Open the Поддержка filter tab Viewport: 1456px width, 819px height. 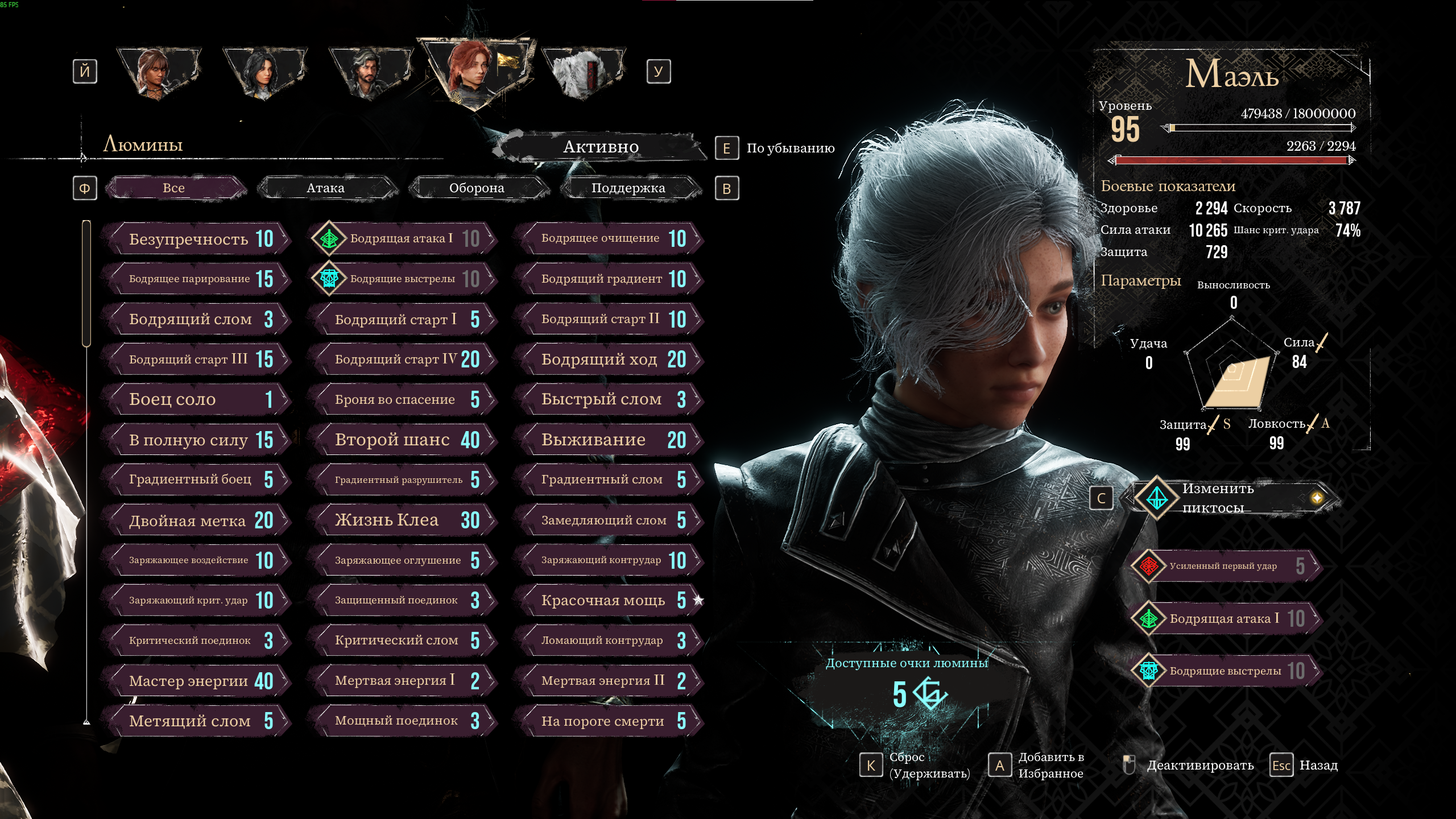pos(628,188)
